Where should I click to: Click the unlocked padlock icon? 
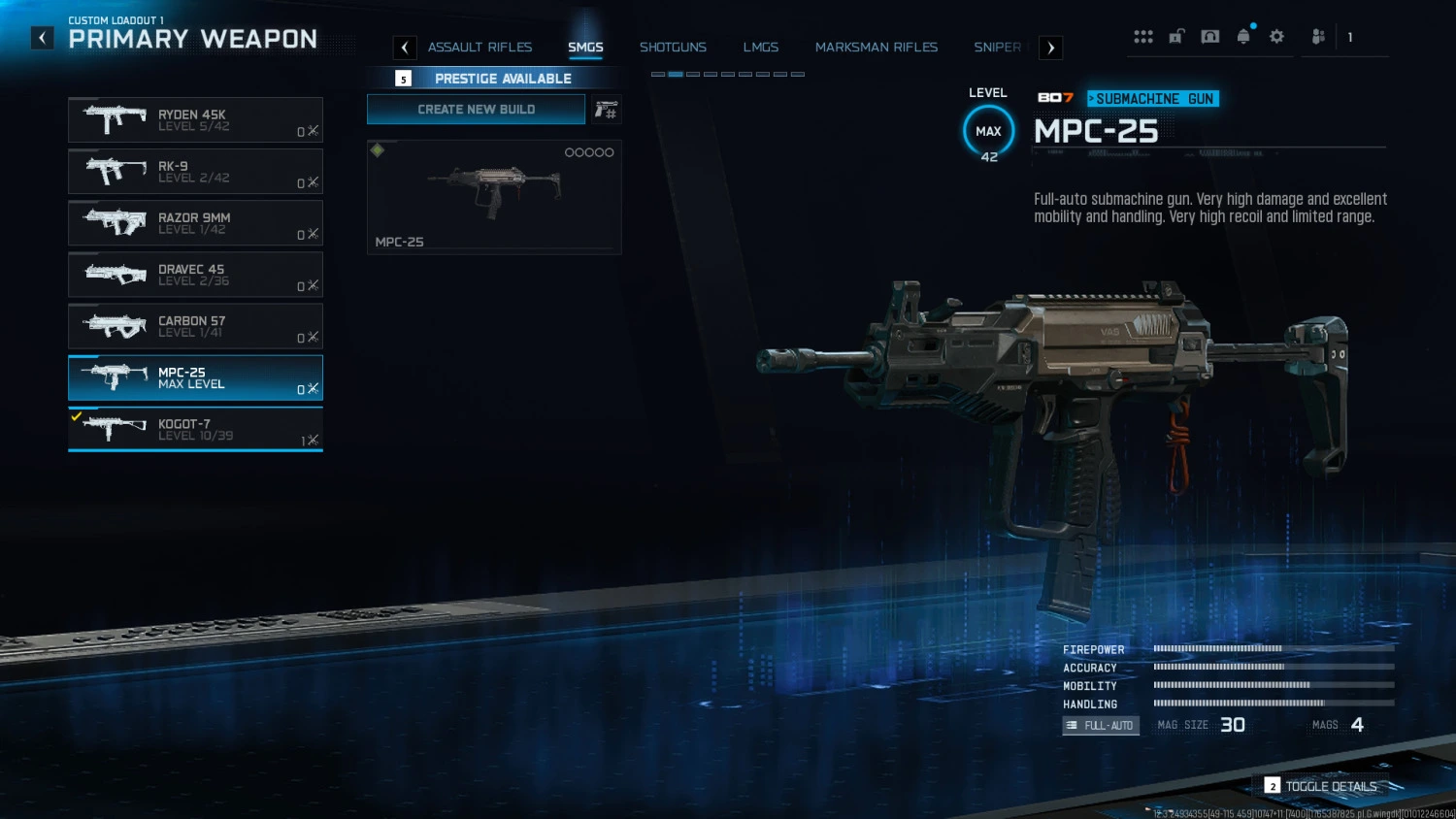pyautogui.click(x=1176, y=36)
